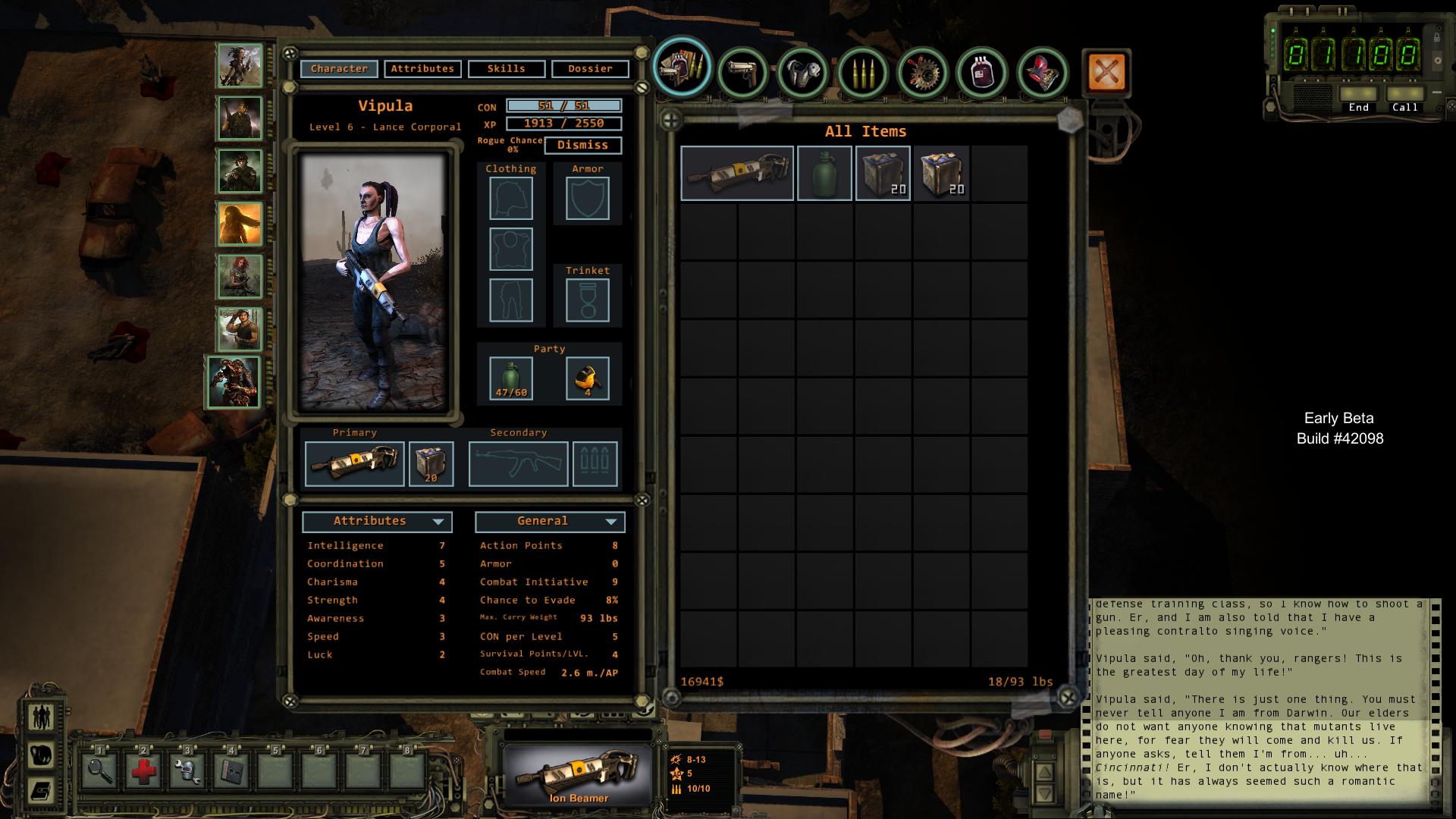Click the Call button on the radio
Screen dimensions: 1456x819
point(1404,98)
